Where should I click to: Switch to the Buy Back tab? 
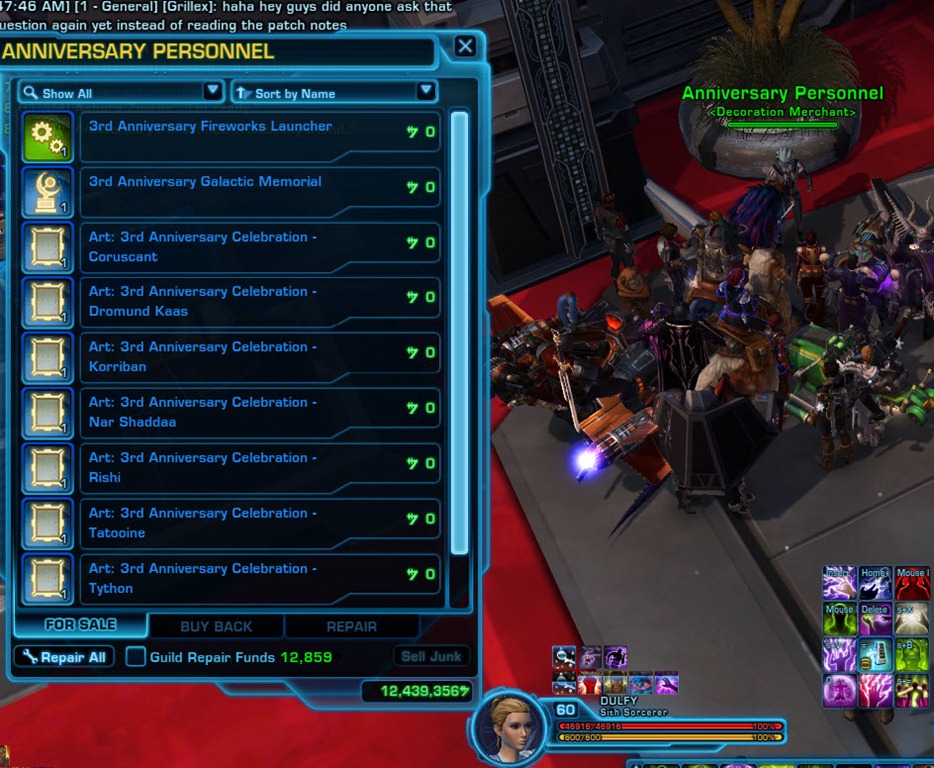click(x=216, y=627)
